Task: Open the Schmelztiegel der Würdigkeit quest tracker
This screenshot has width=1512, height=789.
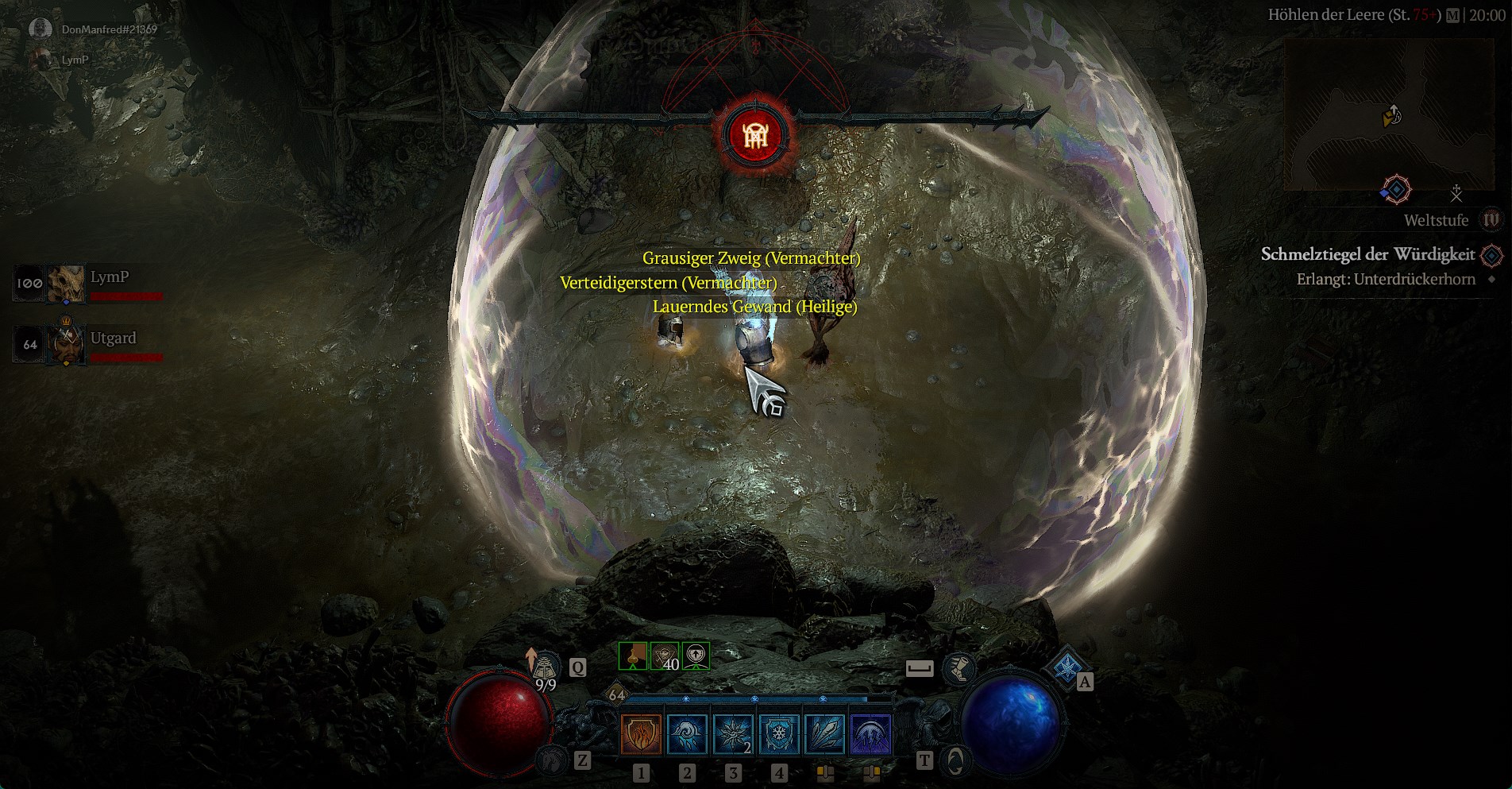Action: tap(1367, 254)
